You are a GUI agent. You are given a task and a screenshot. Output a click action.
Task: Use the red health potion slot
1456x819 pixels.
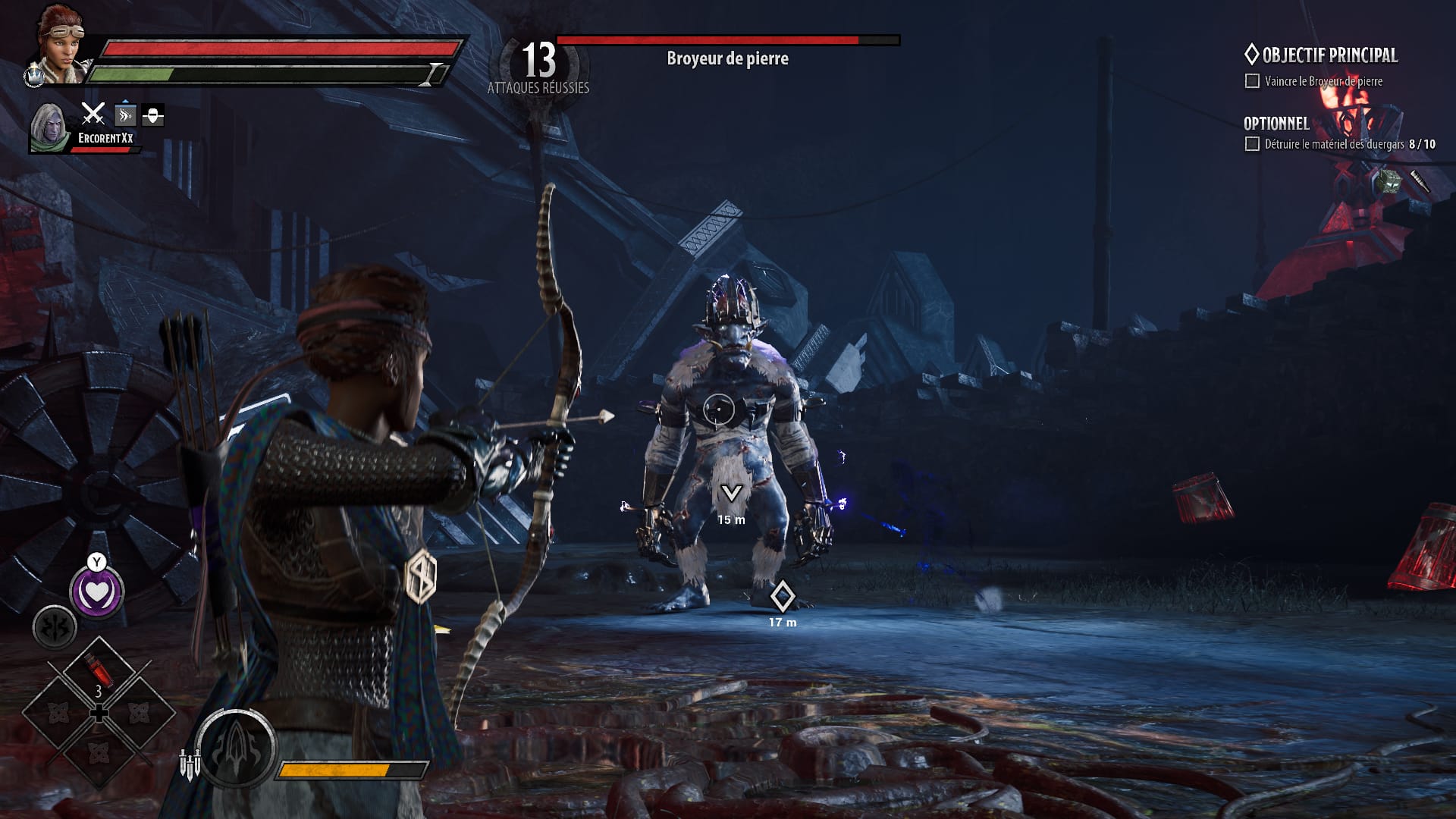coord(99,671)
